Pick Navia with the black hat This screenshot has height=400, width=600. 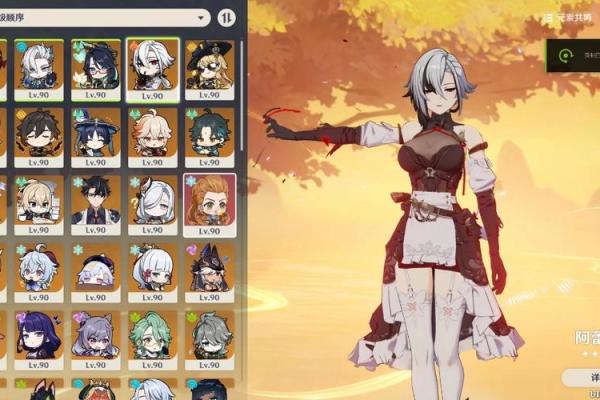[209, 68]
